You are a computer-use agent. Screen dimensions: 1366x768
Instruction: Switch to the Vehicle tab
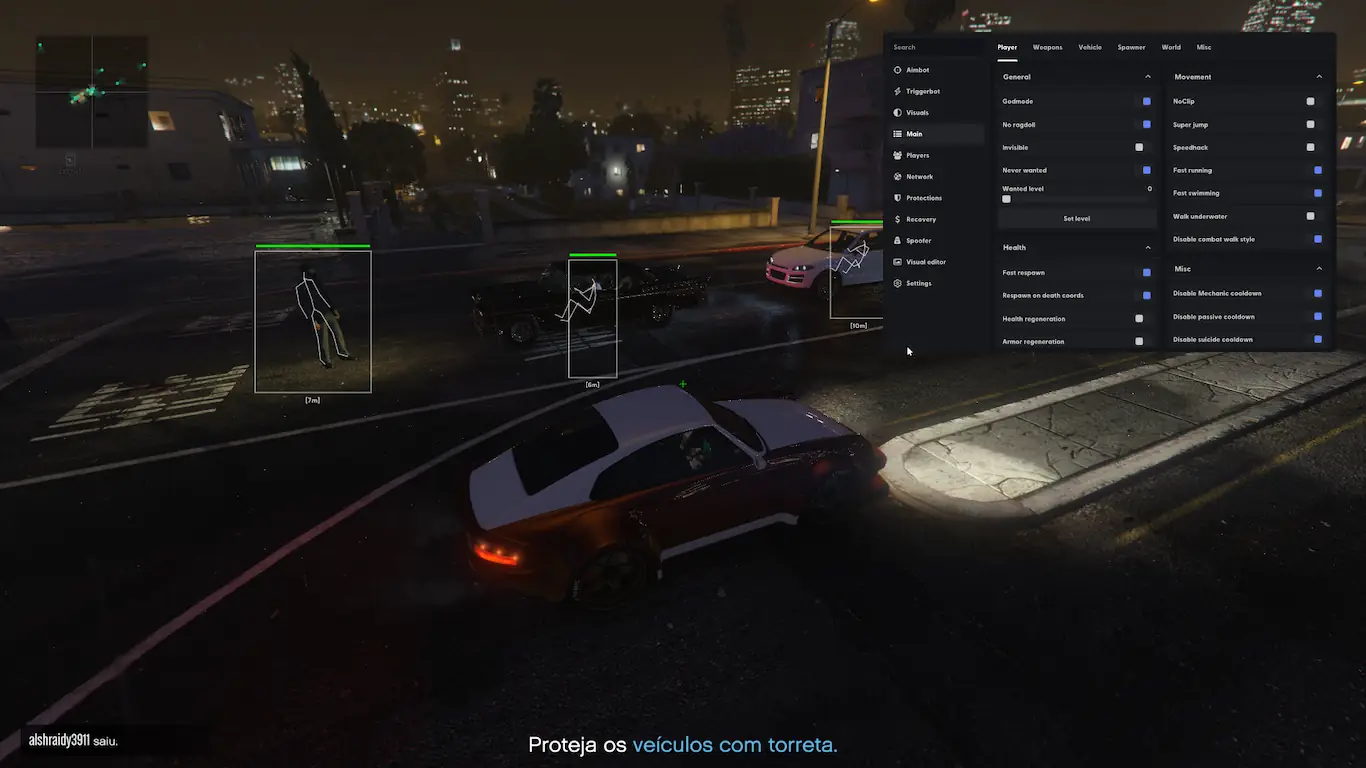[x=1089, y=48]
